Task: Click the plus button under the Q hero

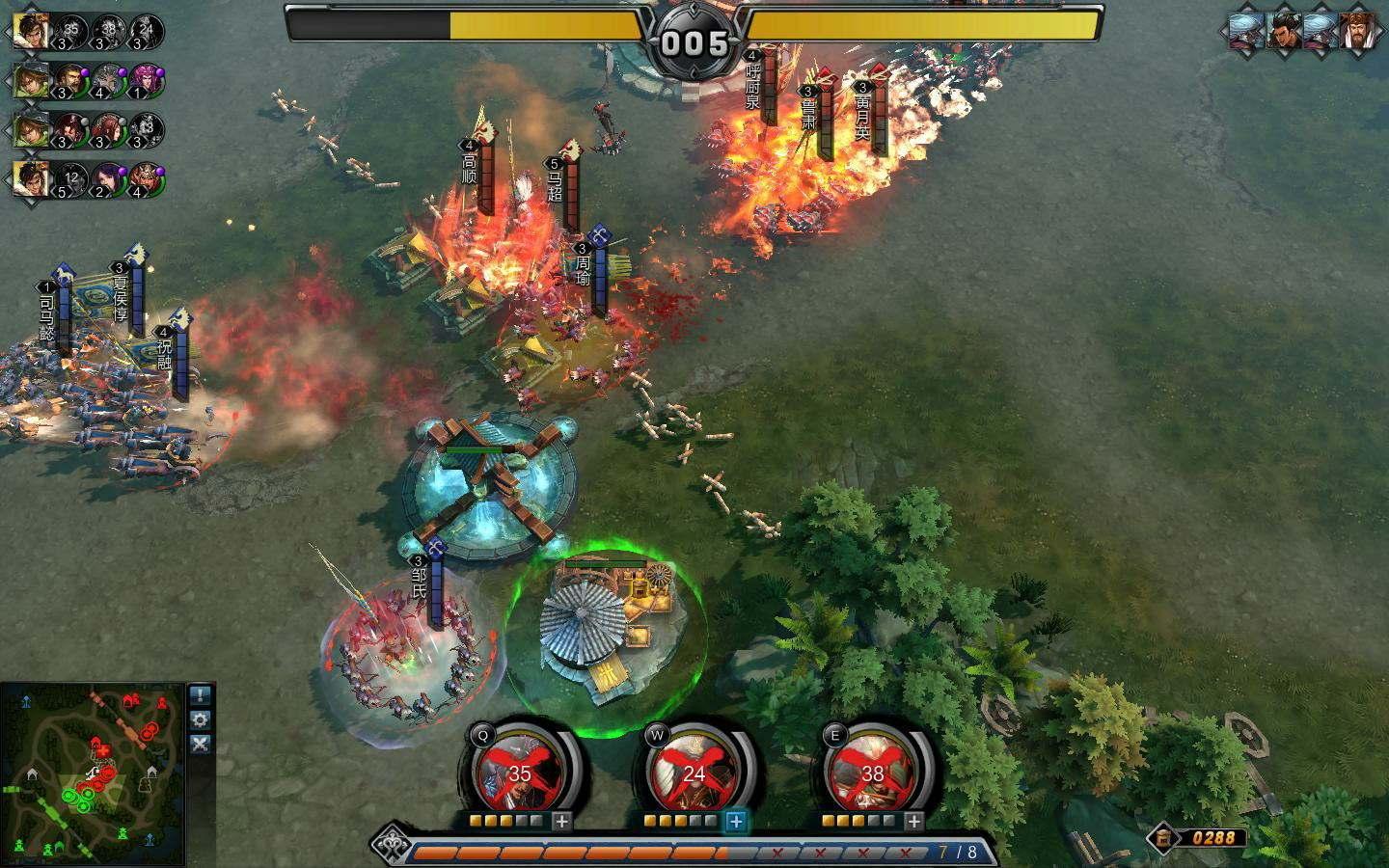Action: pyautogui.click(x=561, y=821)
